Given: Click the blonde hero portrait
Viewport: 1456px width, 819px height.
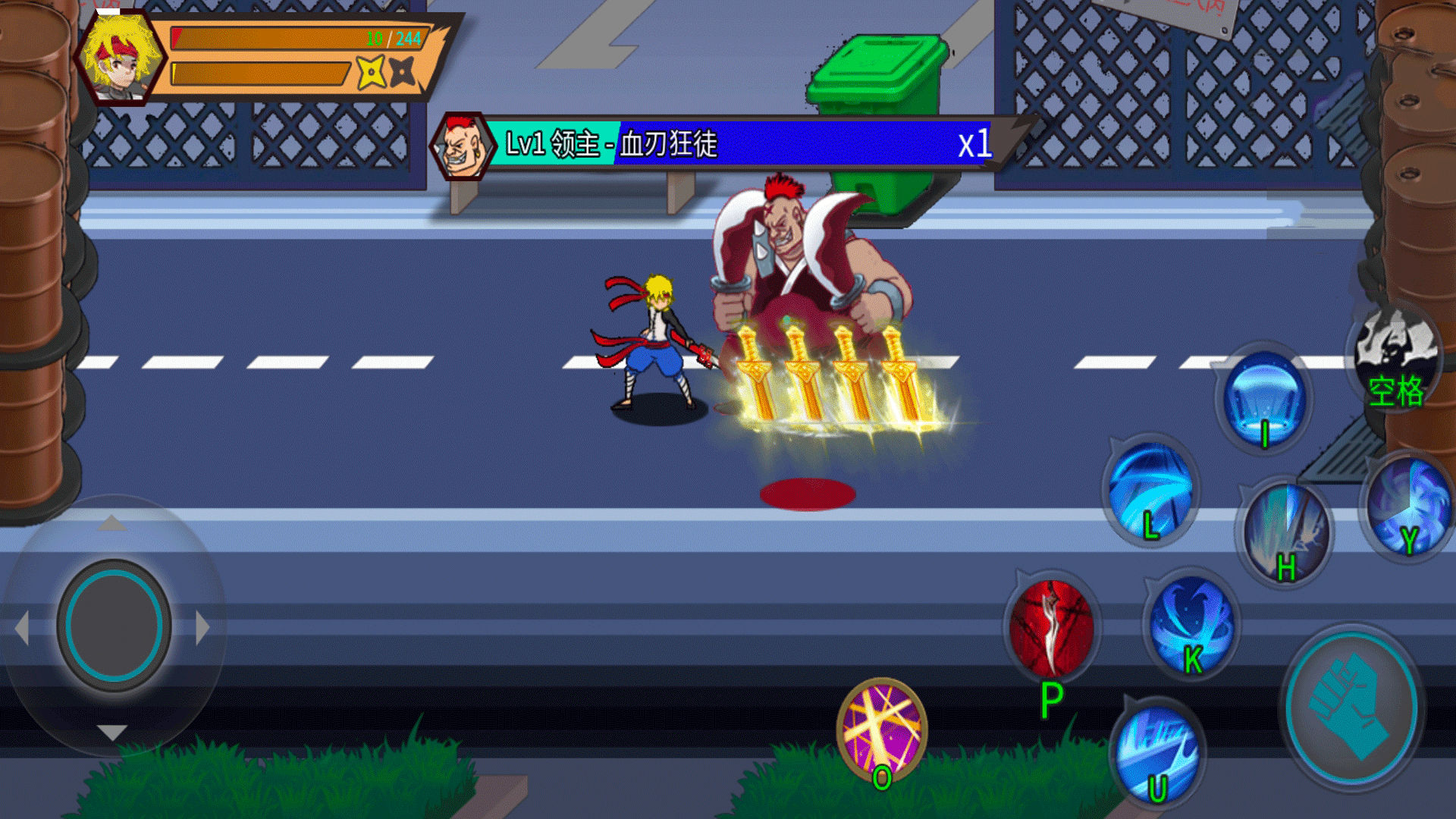Looking at the screenshot, I should (121, 58).
